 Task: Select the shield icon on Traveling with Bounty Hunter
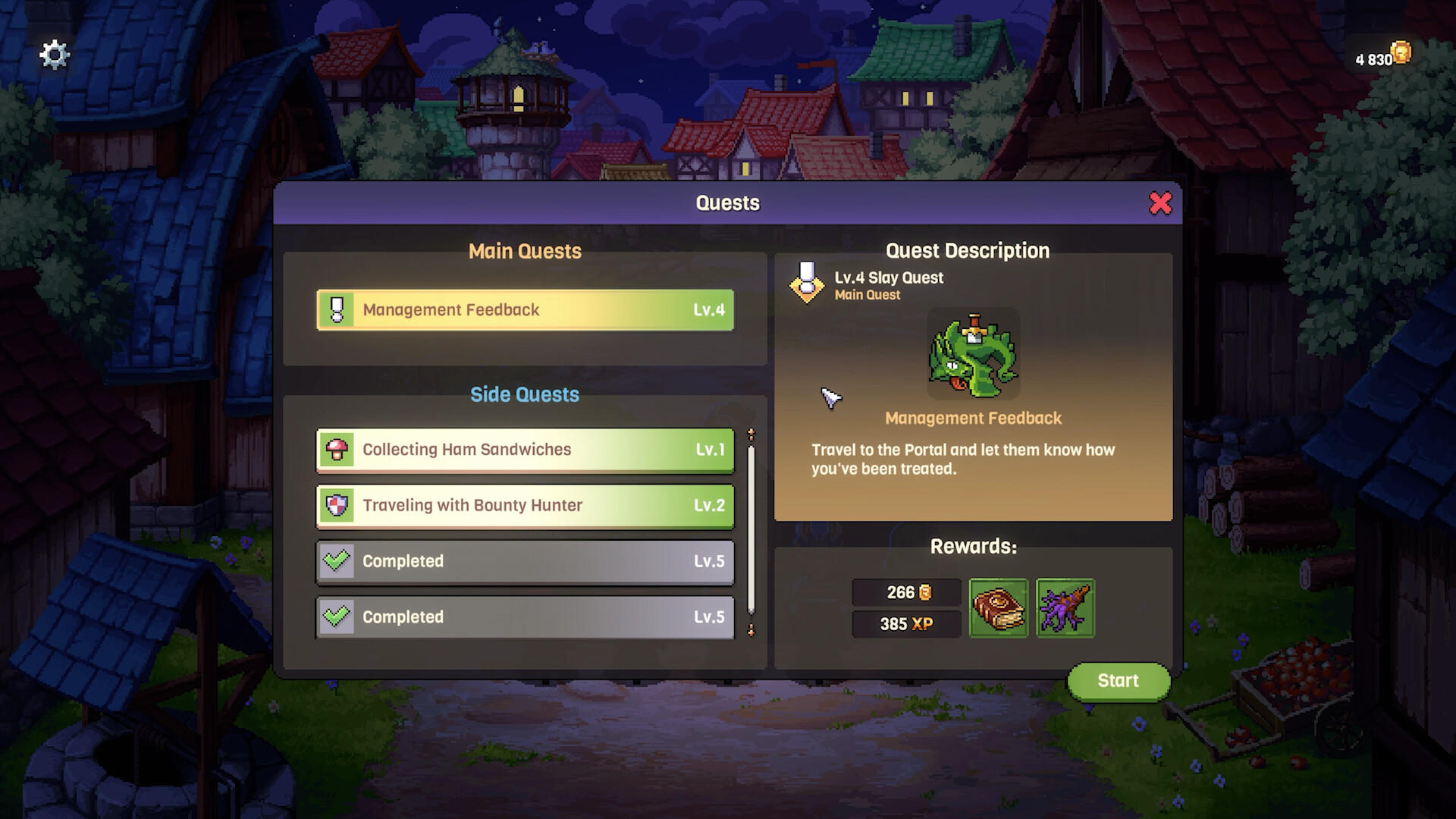[x=337, y=505]
